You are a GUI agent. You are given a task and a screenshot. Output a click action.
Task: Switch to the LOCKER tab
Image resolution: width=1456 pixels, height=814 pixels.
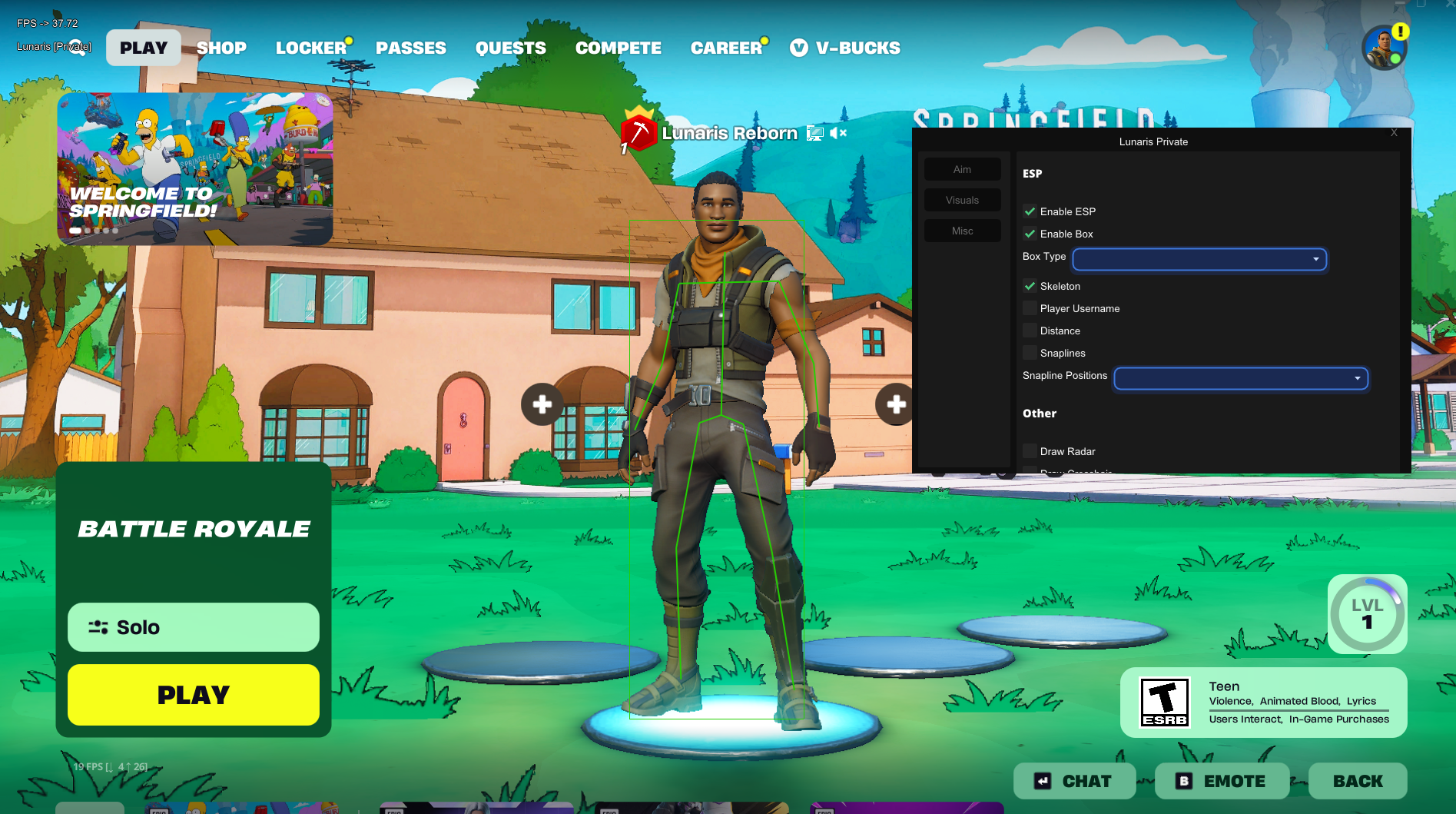click(311, 48)
